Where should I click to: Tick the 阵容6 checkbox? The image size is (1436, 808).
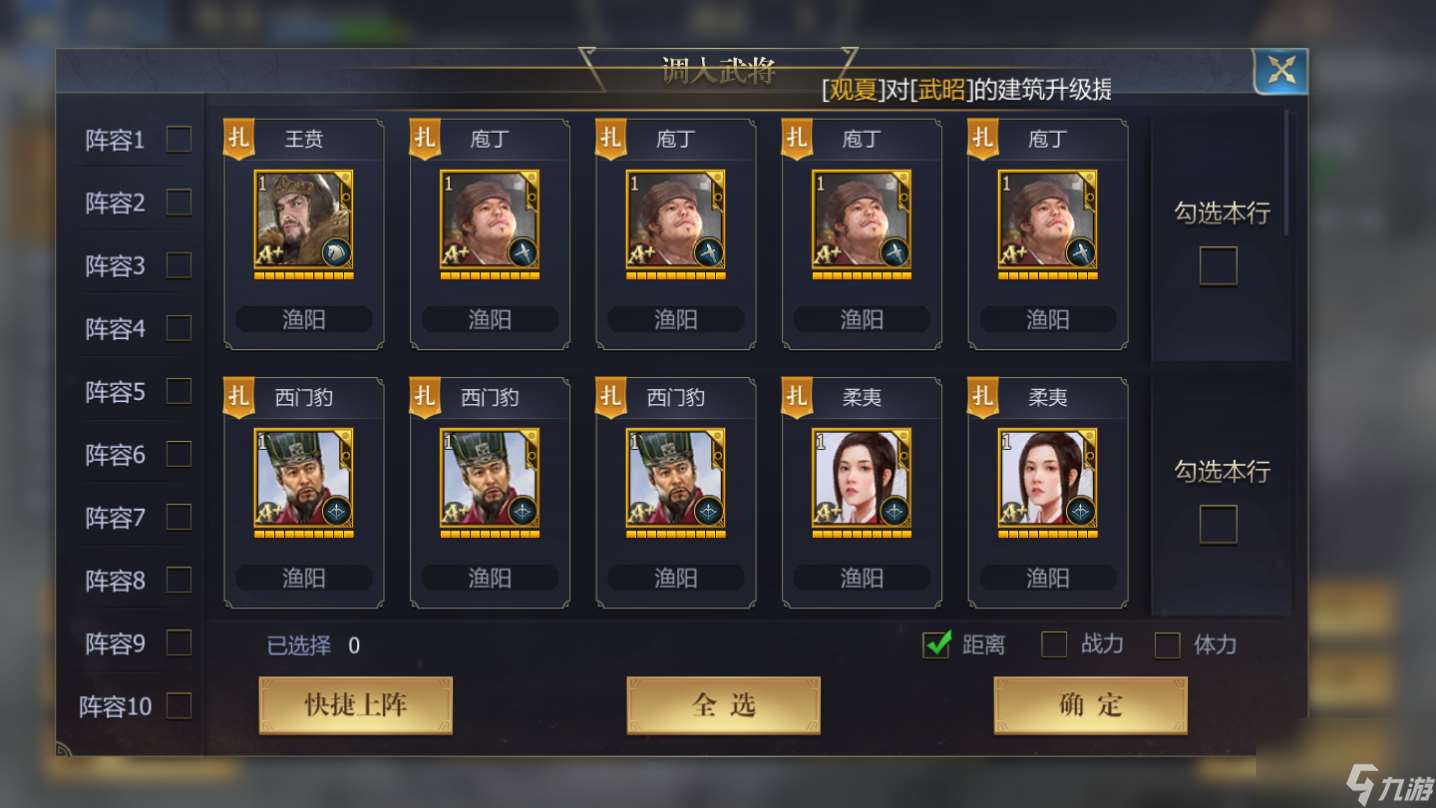coord(179,454)
